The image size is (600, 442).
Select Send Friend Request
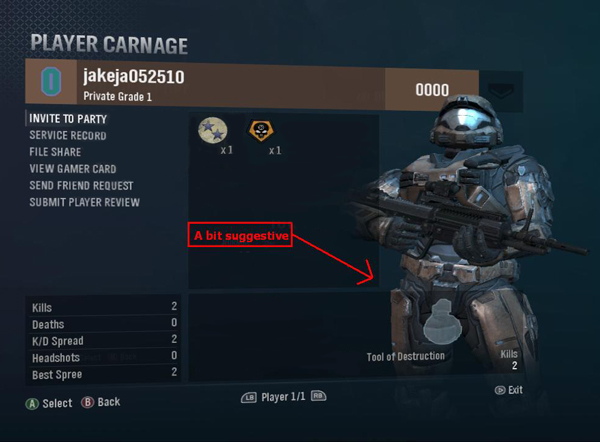[81, 186]
